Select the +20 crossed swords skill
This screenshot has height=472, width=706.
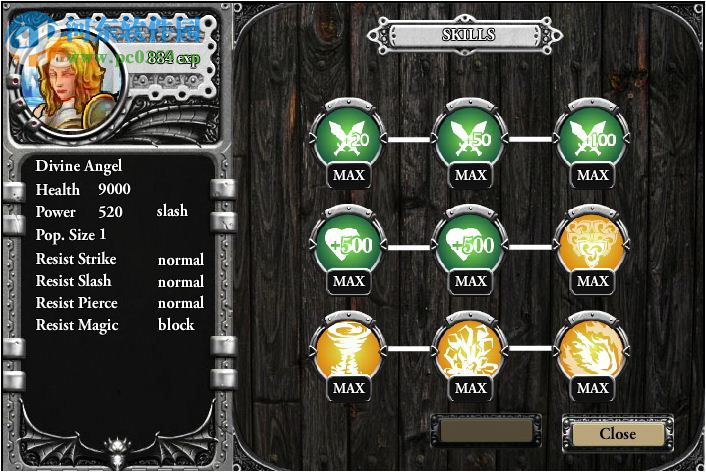348,139
